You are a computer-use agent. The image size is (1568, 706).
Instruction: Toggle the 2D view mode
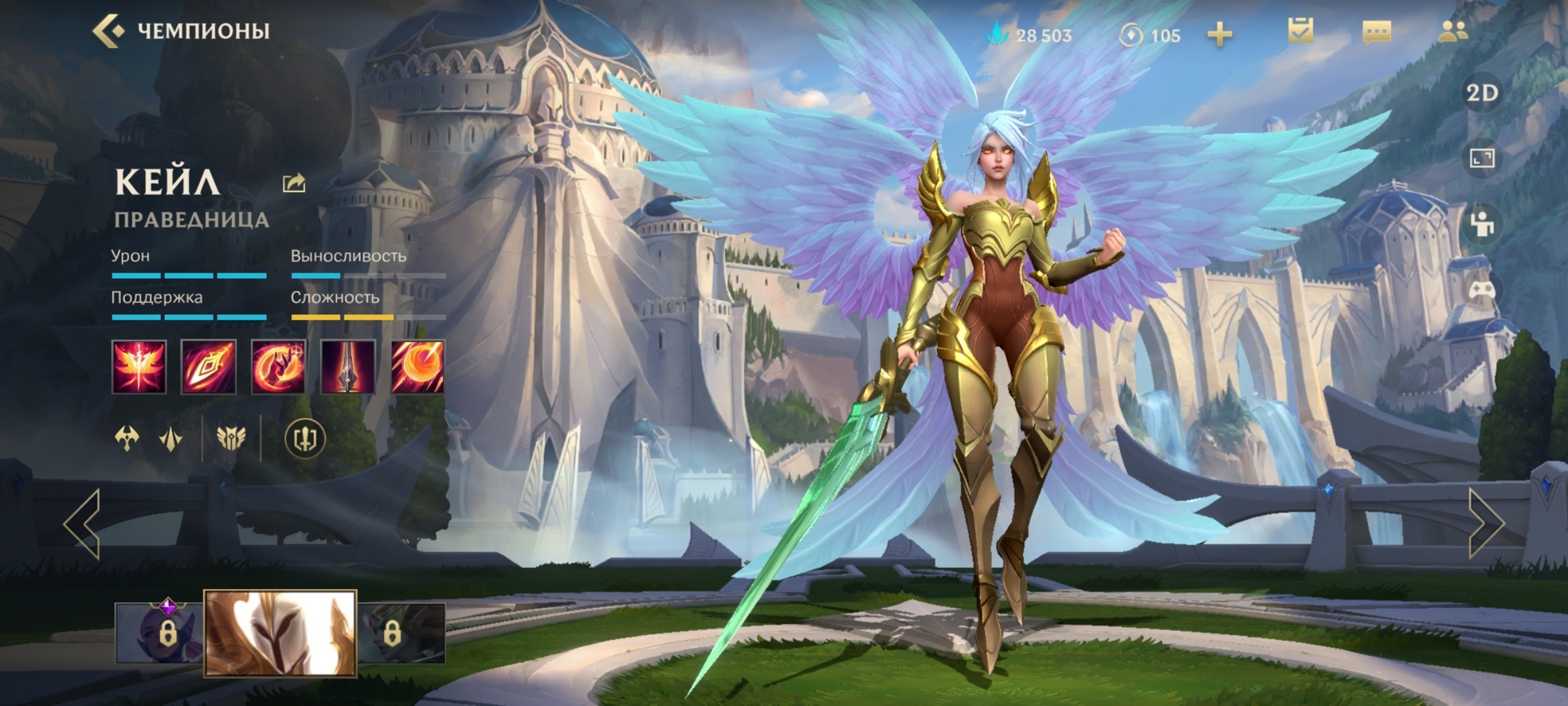point(1481,93)
